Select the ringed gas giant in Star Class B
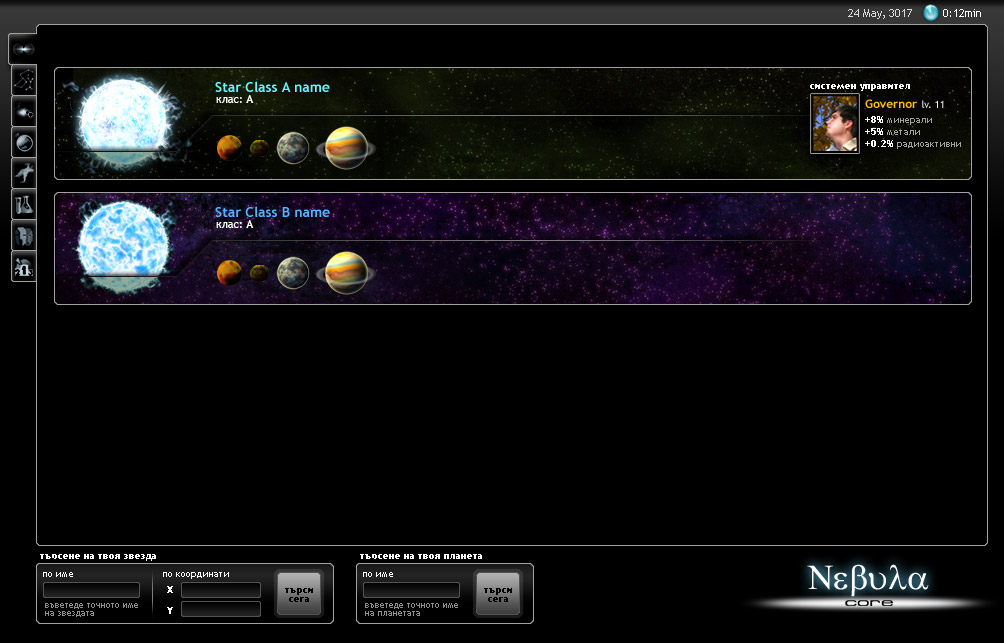 point(346,272)
